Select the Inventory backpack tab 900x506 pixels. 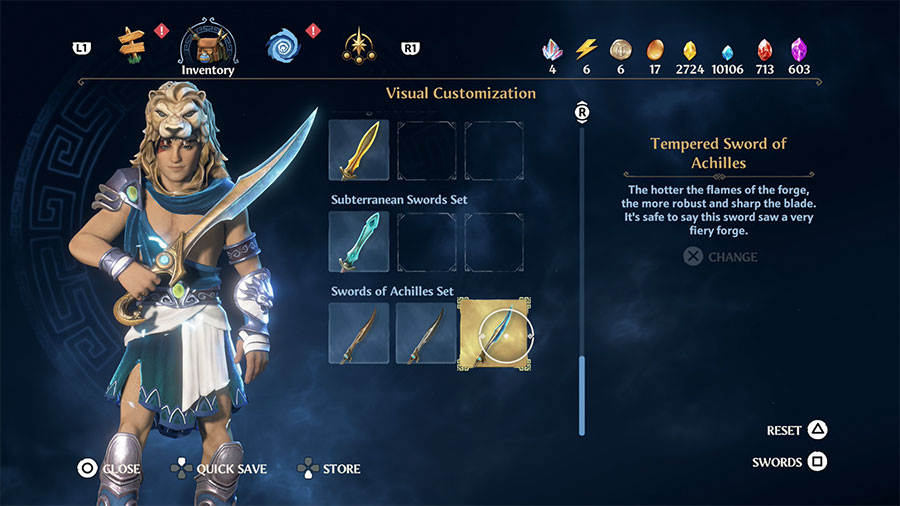tap(208, 44)
